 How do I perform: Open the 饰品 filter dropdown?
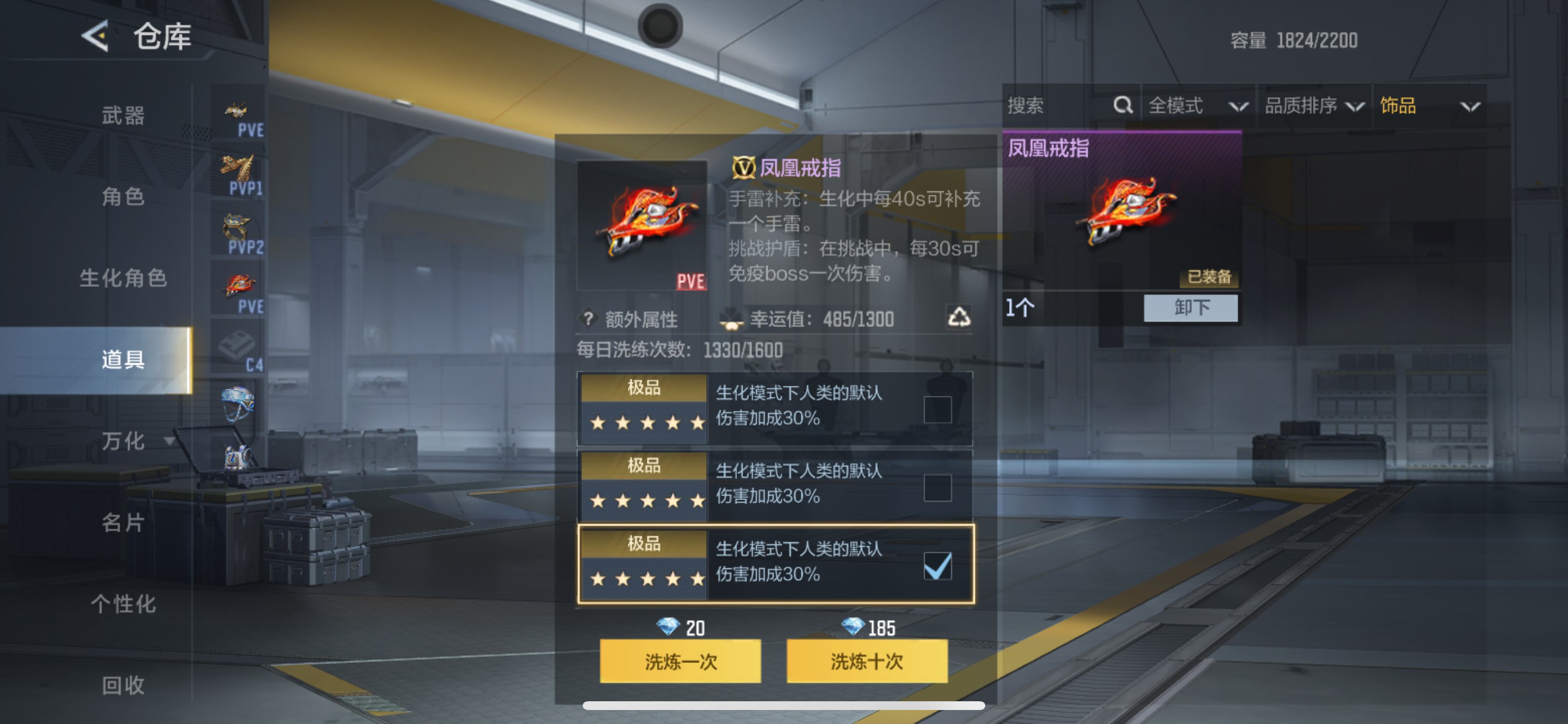click(x=1433, y=105)
